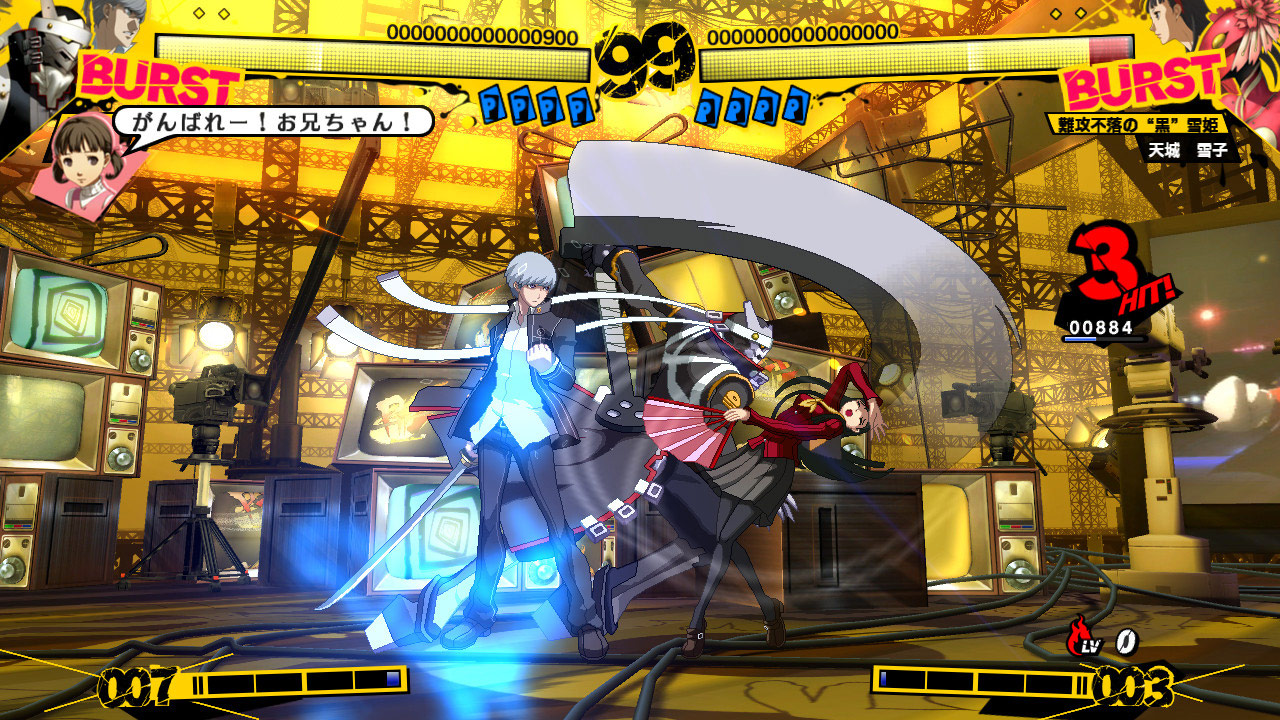Expand the 難攻不落の"黒"雪姫 title banner
Image resolution: width=1280 pixels, height=720 pixels.
coord(1140,125)
